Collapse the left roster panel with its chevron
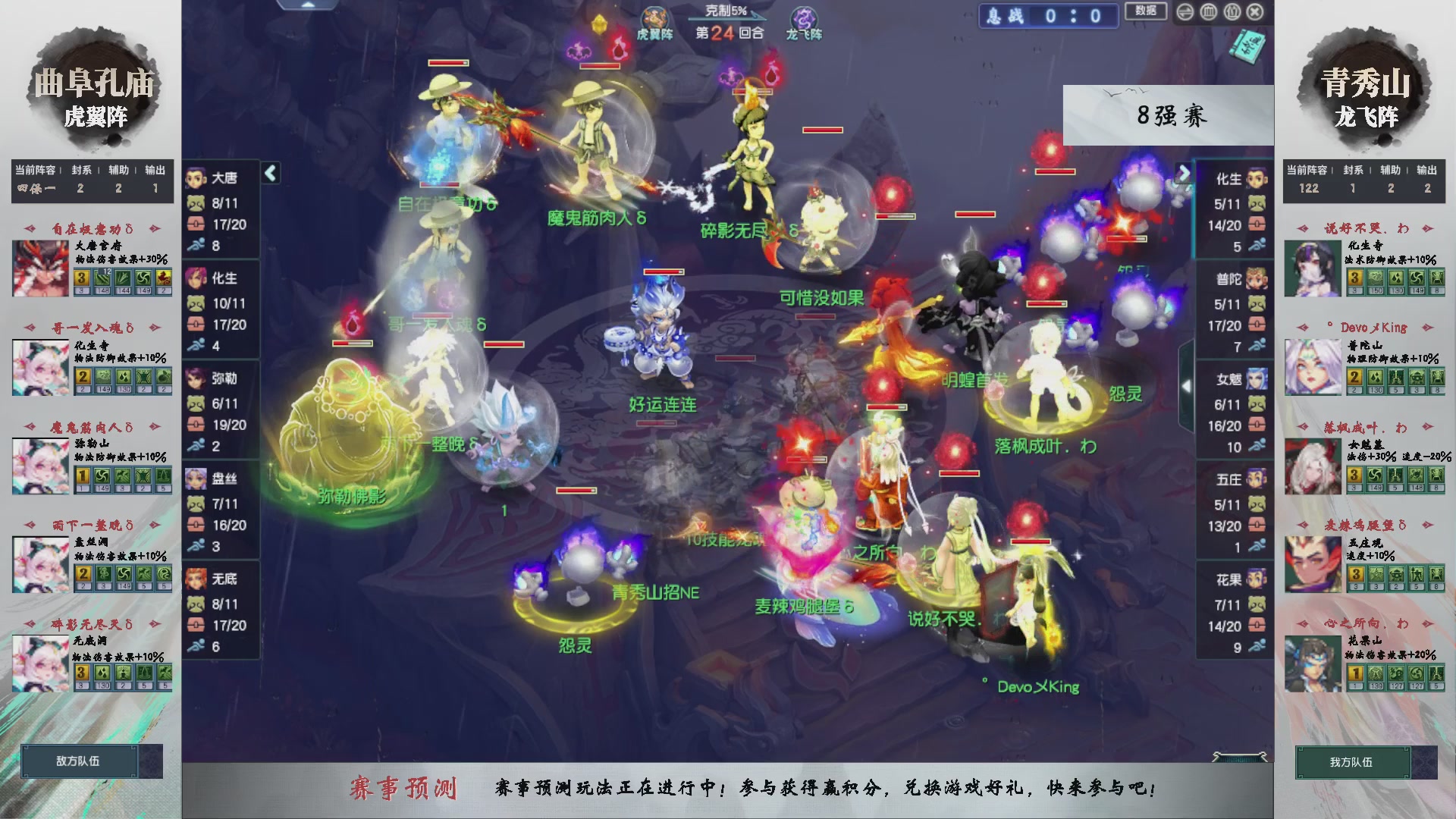 pyautogui.click(x=269, y=173)
